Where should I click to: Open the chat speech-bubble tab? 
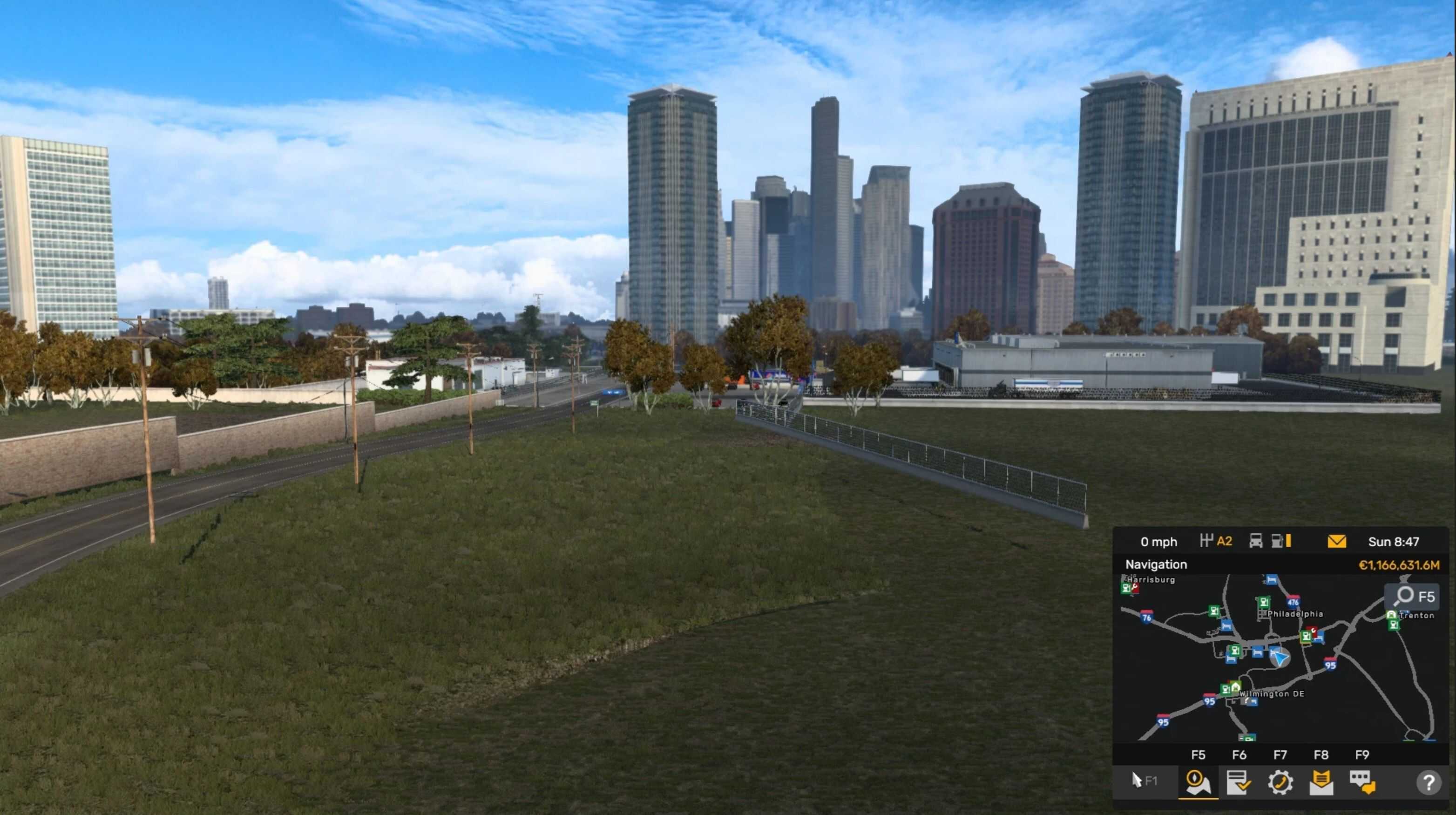(x=1362, y=783)
